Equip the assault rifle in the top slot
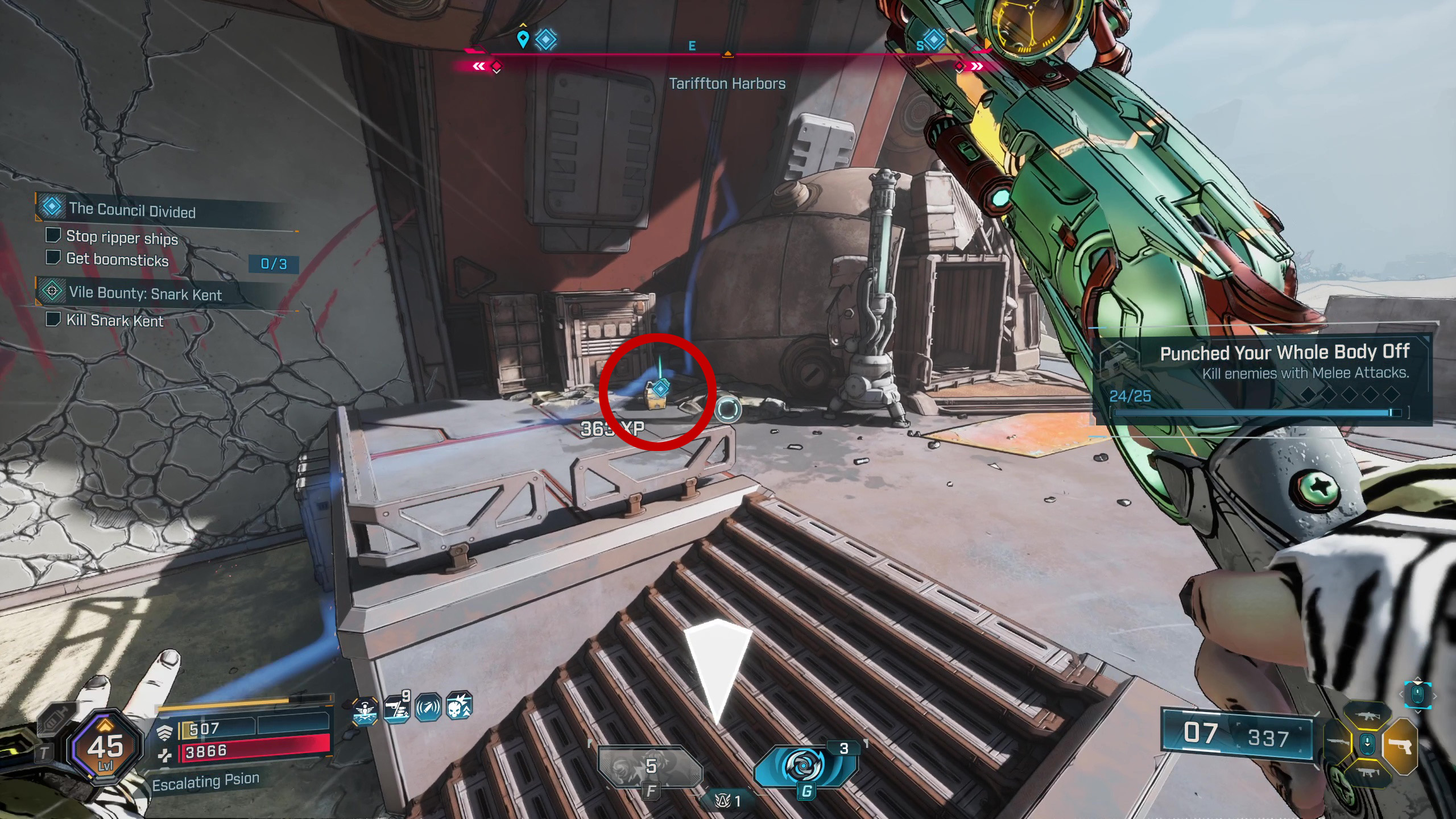Viewport: 1456px width, 819px height. coord(1367,717)
